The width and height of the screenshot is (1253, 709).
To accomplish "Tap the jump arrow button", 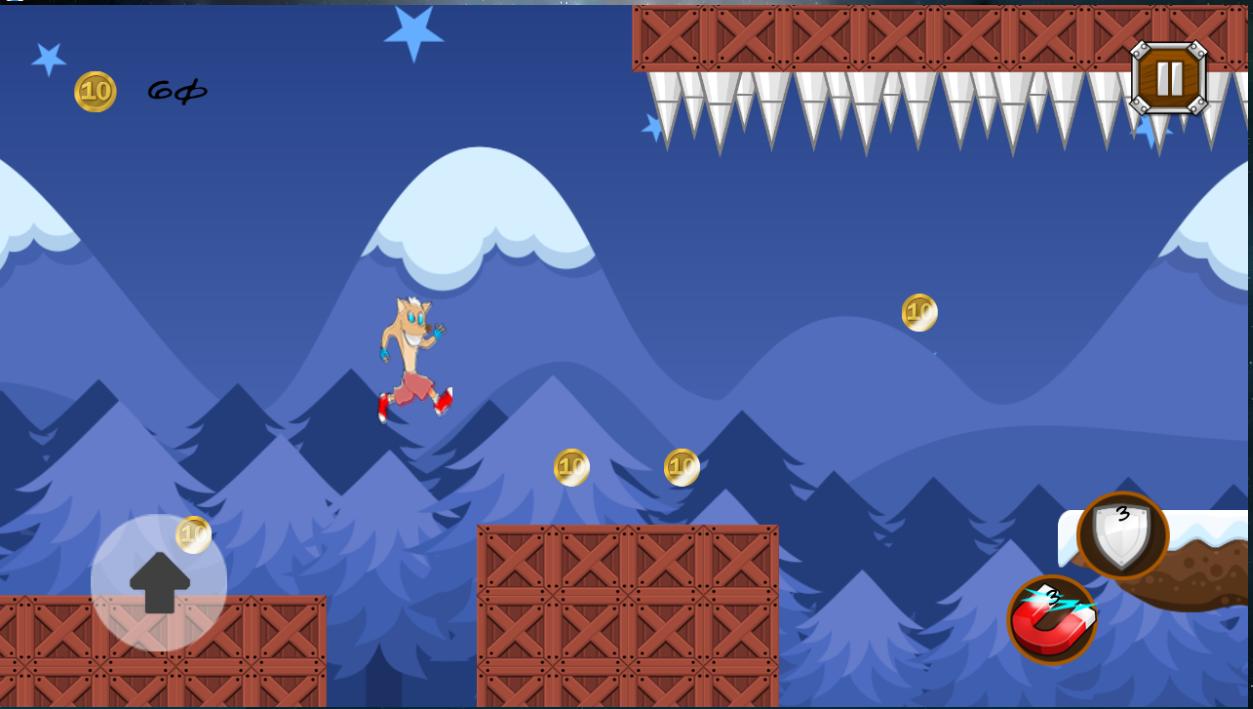I will point(159,583).
